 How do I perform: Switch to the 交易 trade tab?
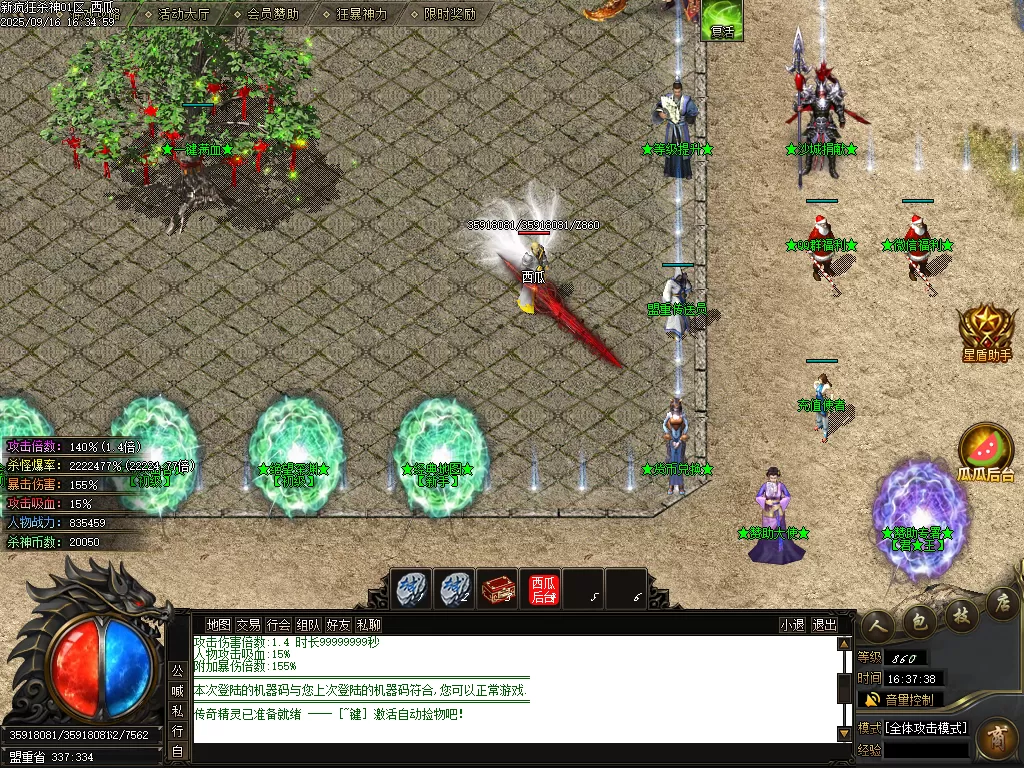point(248,624)
